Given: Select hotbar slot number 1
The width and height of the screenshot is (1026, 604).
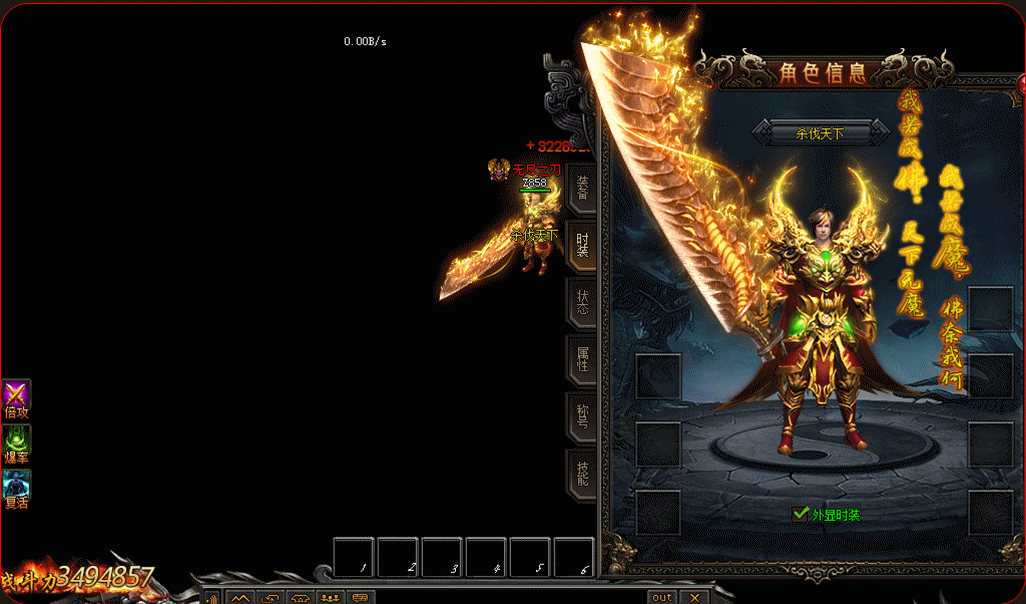Looking at the screenshot, I should 354,557.
